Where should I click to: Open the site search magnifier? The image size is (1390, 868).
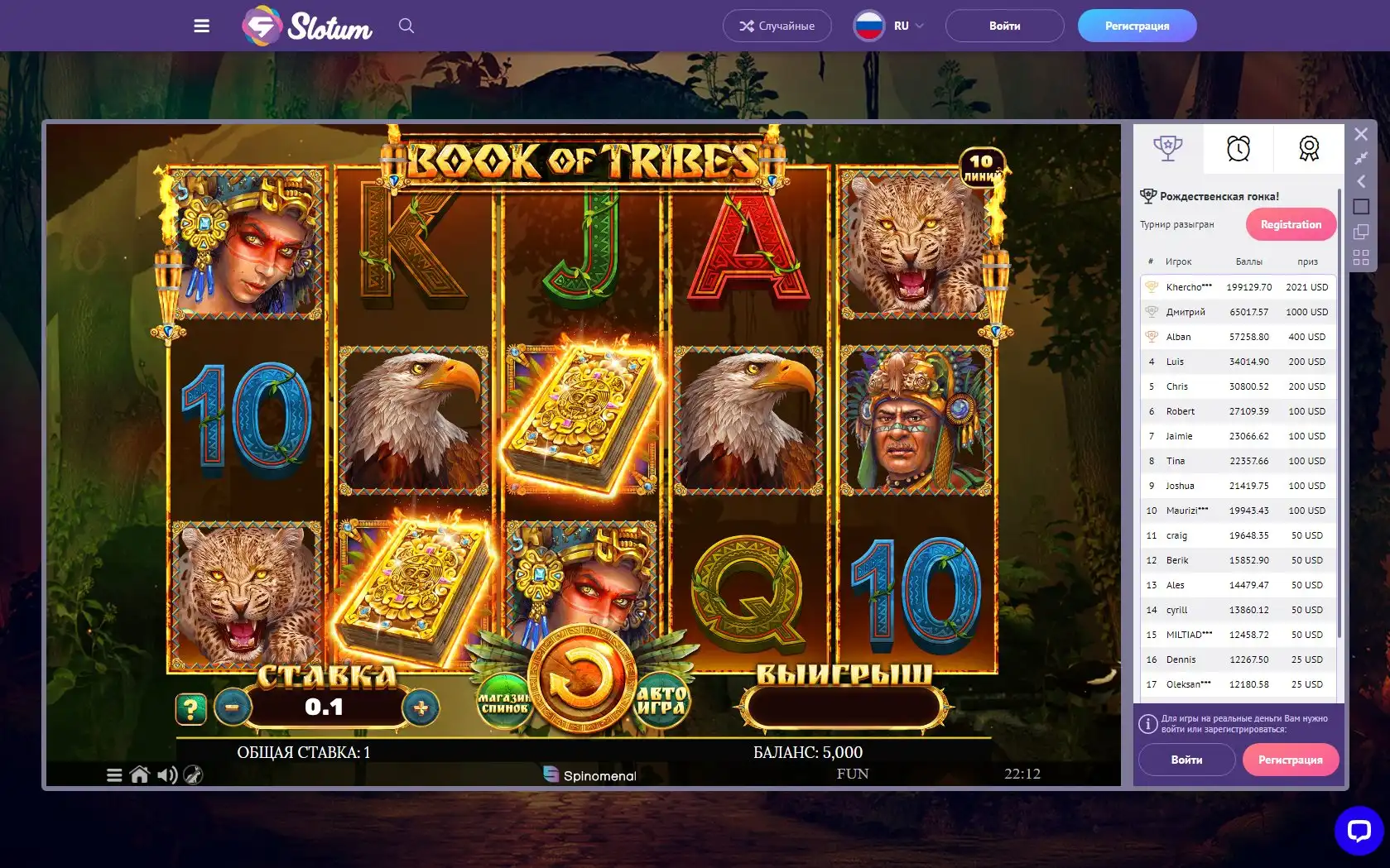coord(406,26)
